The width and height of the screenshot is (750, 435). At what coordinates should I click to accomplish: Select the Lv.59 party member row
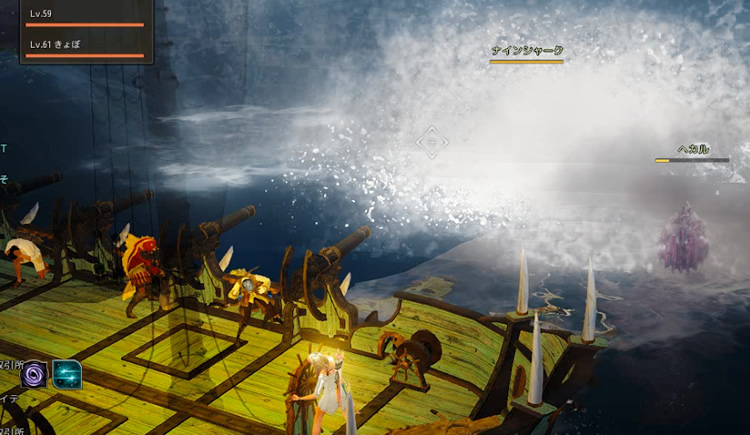(x=85, y=16)
